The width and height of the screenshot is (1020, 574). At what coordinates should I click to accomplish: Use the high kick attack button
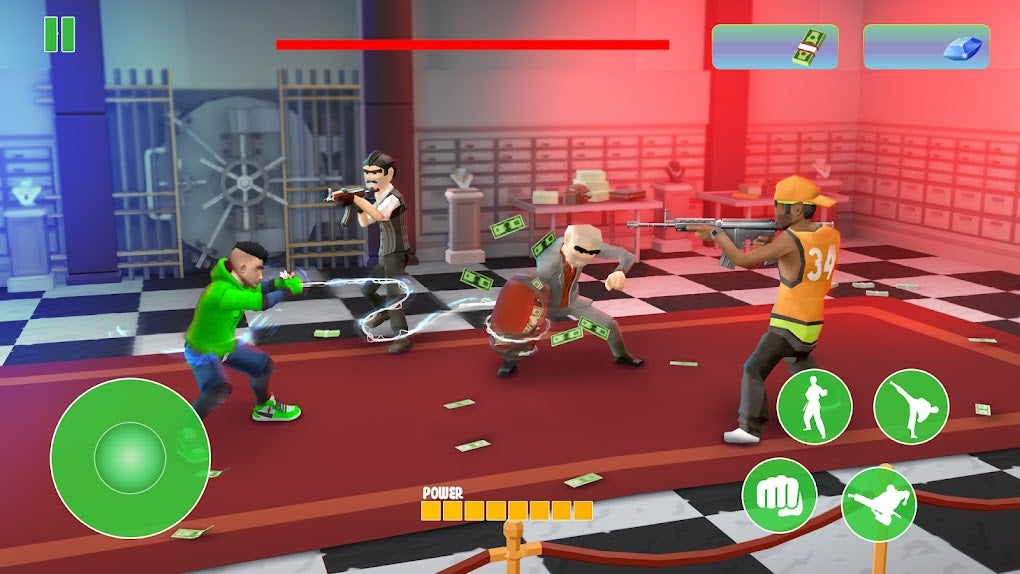[910, 407]
